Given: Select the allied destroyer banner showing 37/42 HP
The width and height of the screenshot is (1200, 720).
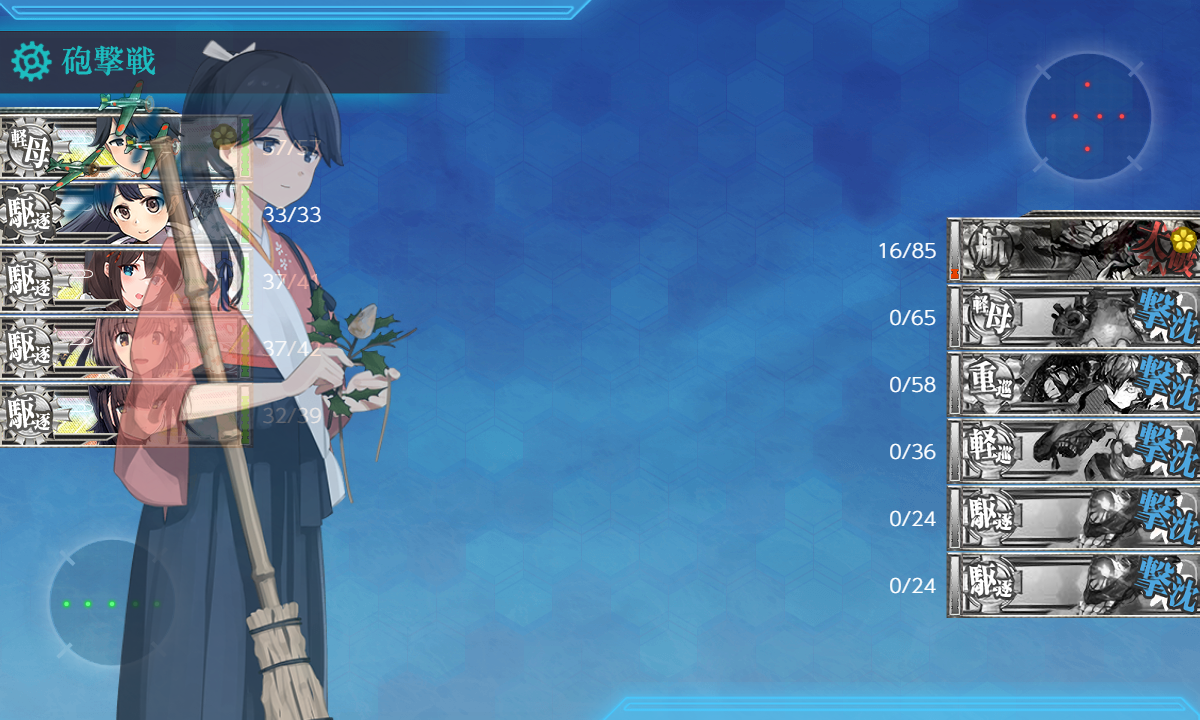Looking at the screenshot, I should (120, 347).
